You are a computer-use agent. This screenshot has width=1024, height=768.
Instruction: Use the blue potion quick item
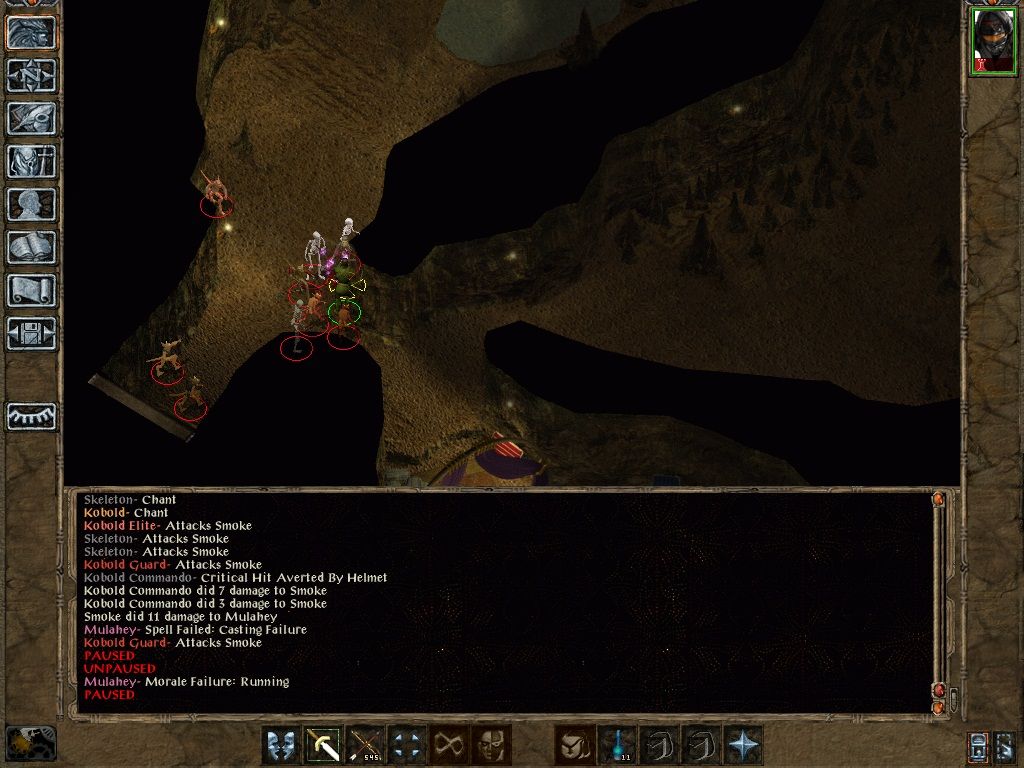coord(617,745)
